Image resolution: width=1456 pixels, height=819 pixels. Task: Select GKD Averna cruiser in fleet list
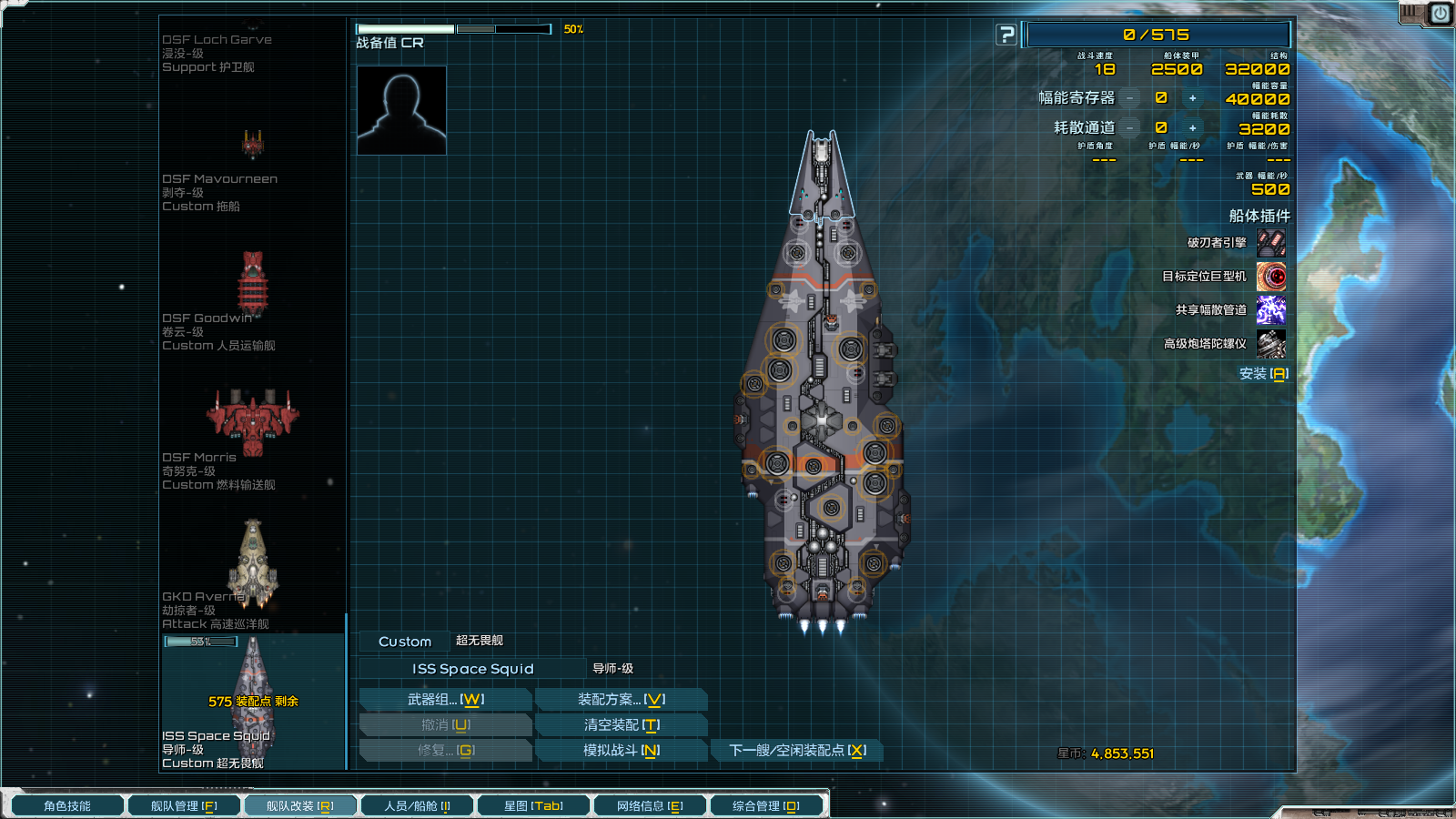(252, 564)
